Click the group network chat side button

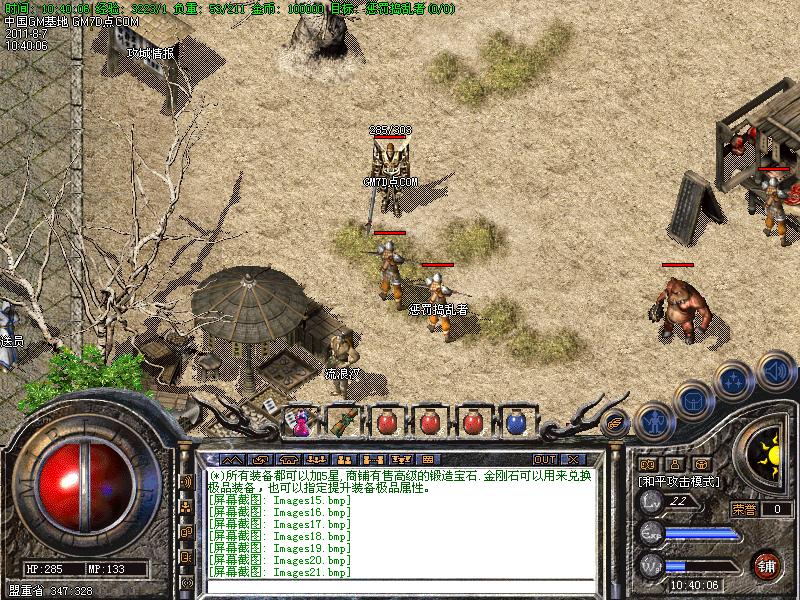point(186,507)
